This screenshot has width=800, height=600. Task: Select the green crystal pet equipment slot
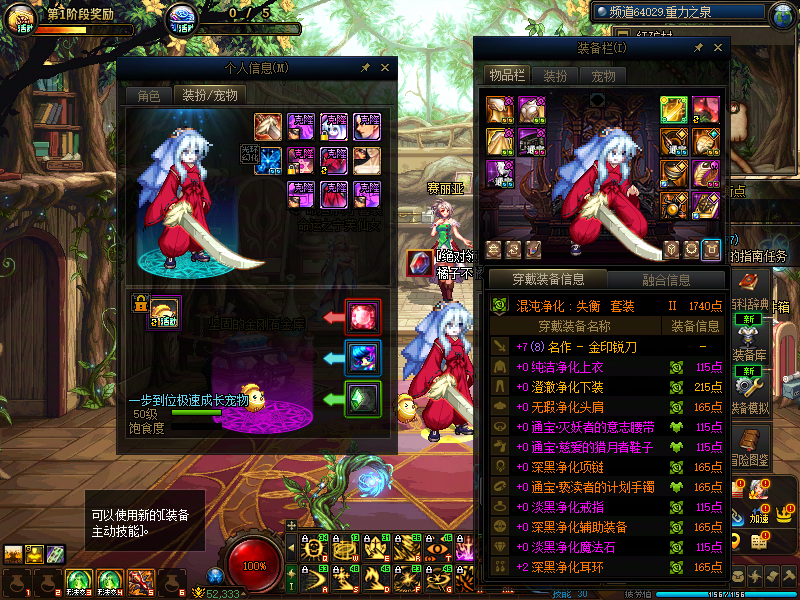pyautogui.click(x=363, y=399)
